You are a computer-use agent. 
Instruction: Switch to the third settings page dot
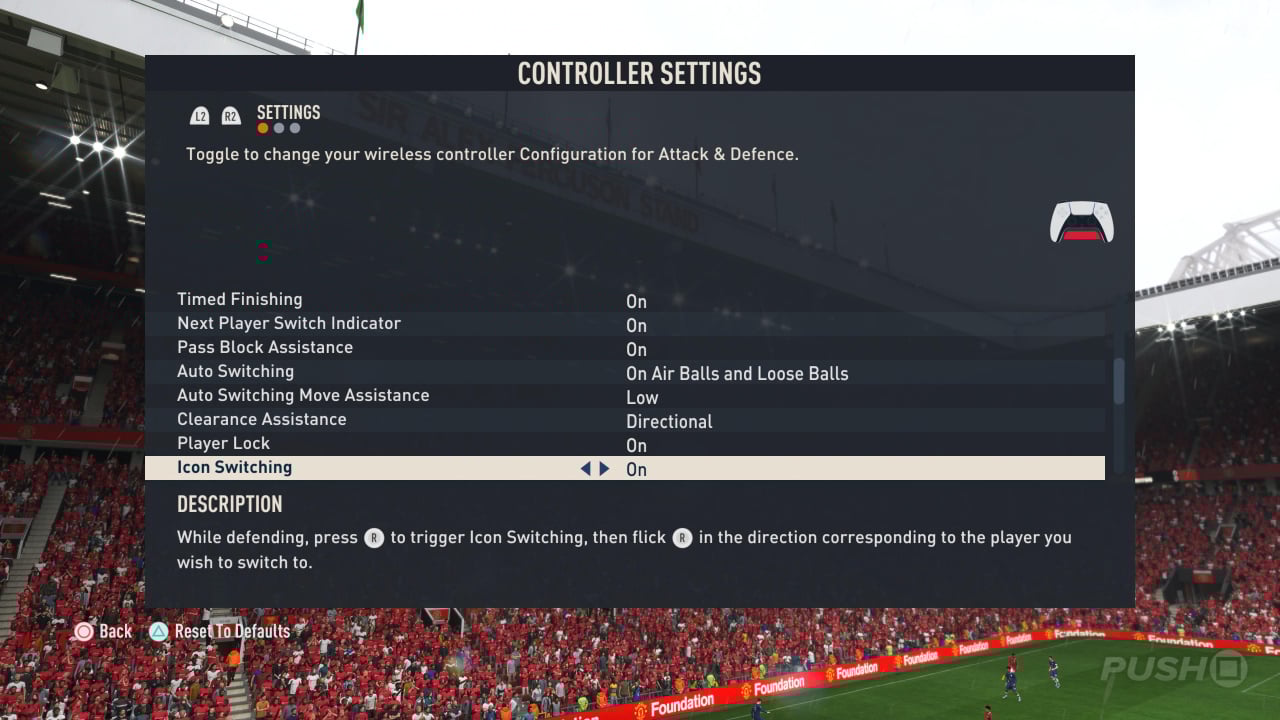coord(295,128)
